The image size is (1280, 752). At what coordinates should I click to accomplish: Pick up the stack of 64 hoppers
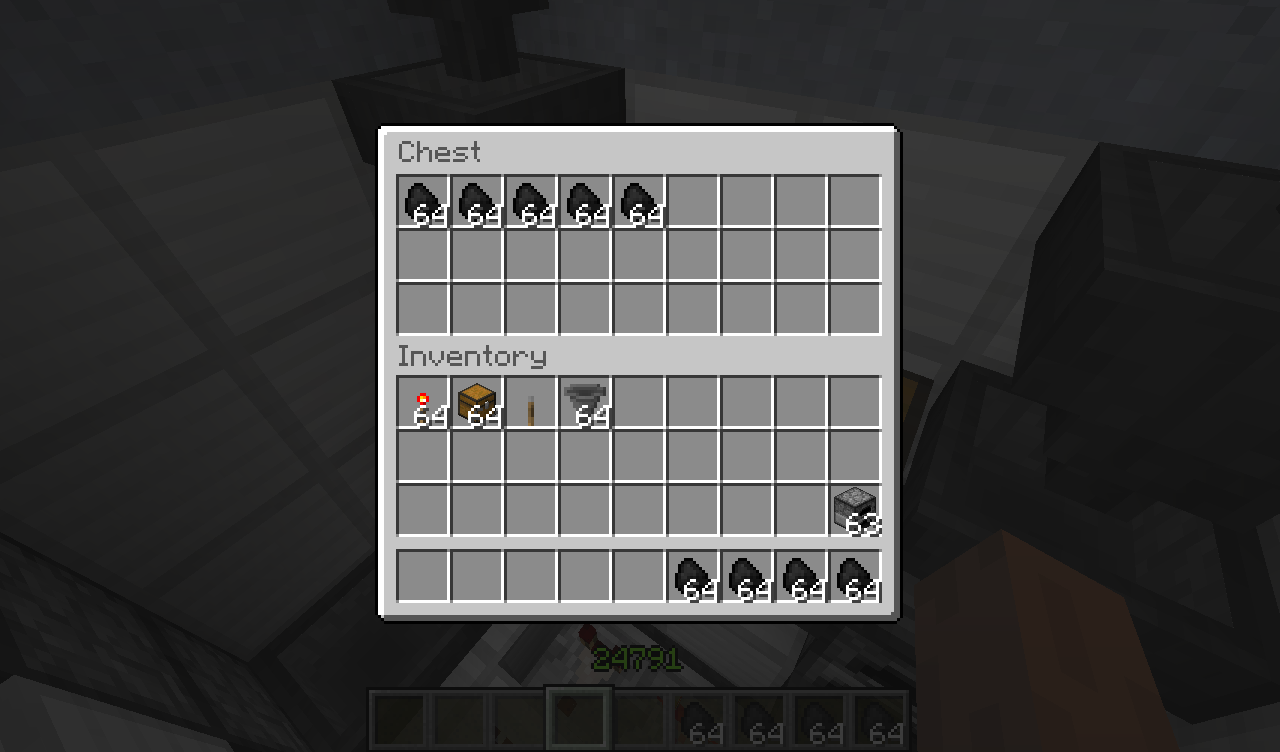coord(585,403)
